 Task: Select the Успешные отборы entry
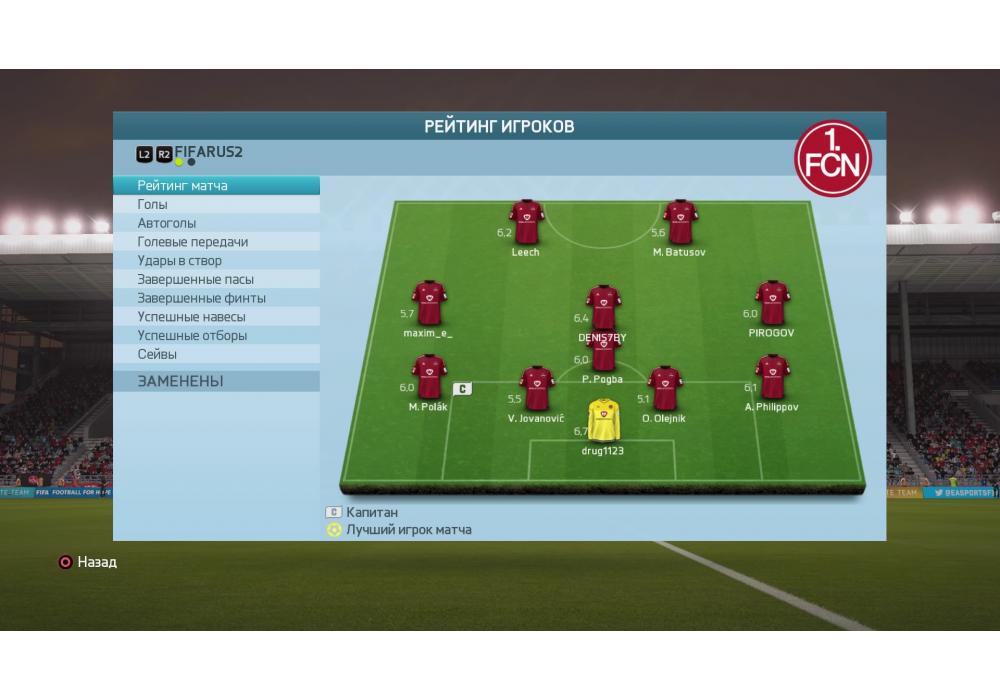(x=216, y=336)
